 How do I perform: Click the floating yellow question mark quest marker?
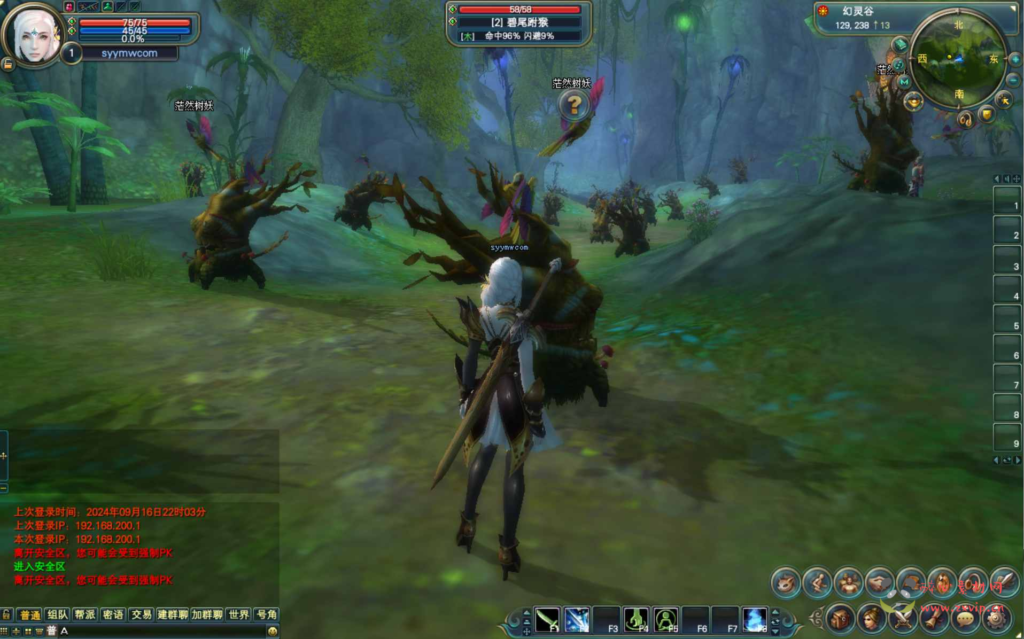[574, 104]
